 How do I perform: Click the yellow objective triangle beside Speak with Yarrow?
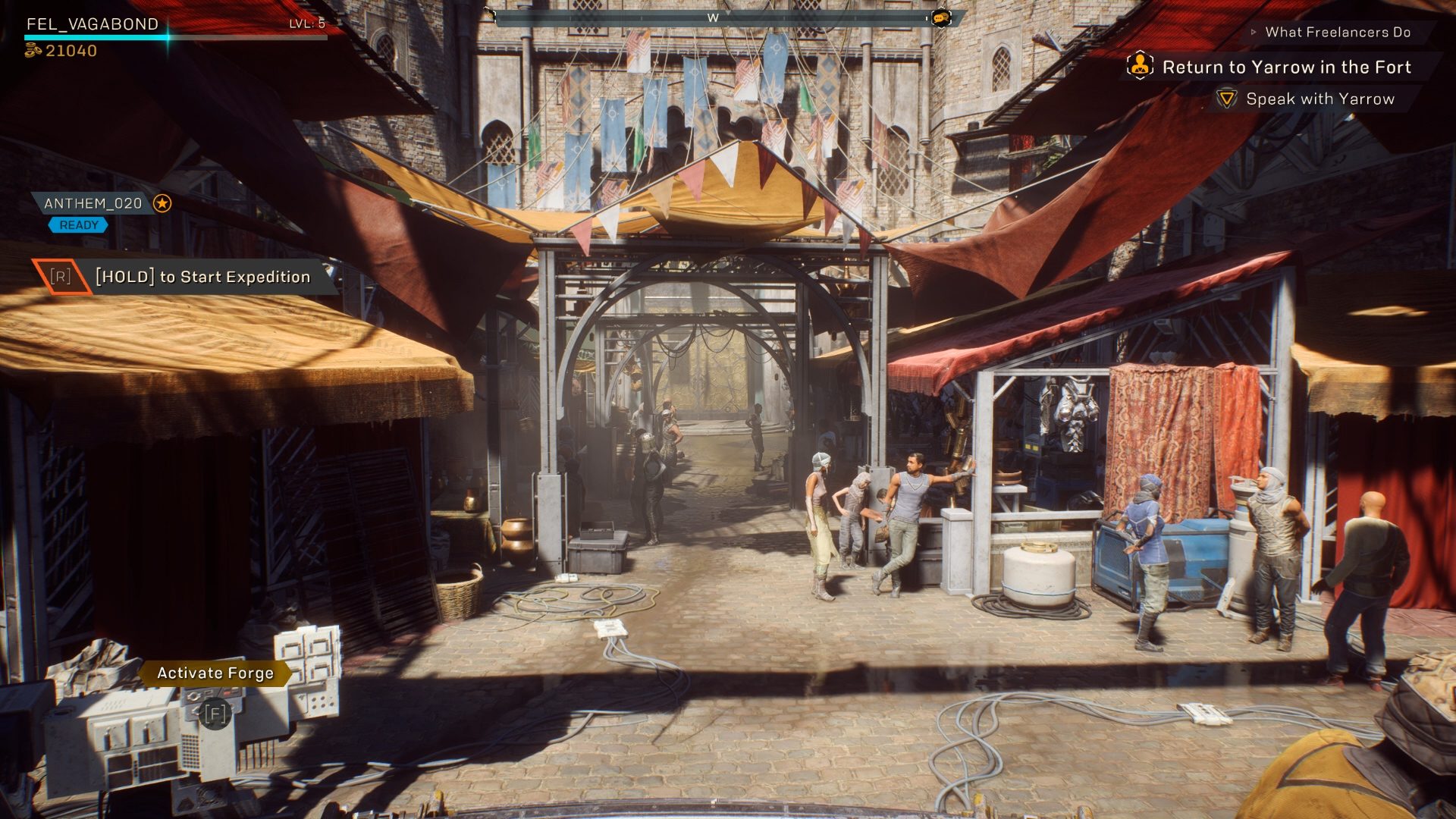pyautogui.click(x=1227, y=99)
